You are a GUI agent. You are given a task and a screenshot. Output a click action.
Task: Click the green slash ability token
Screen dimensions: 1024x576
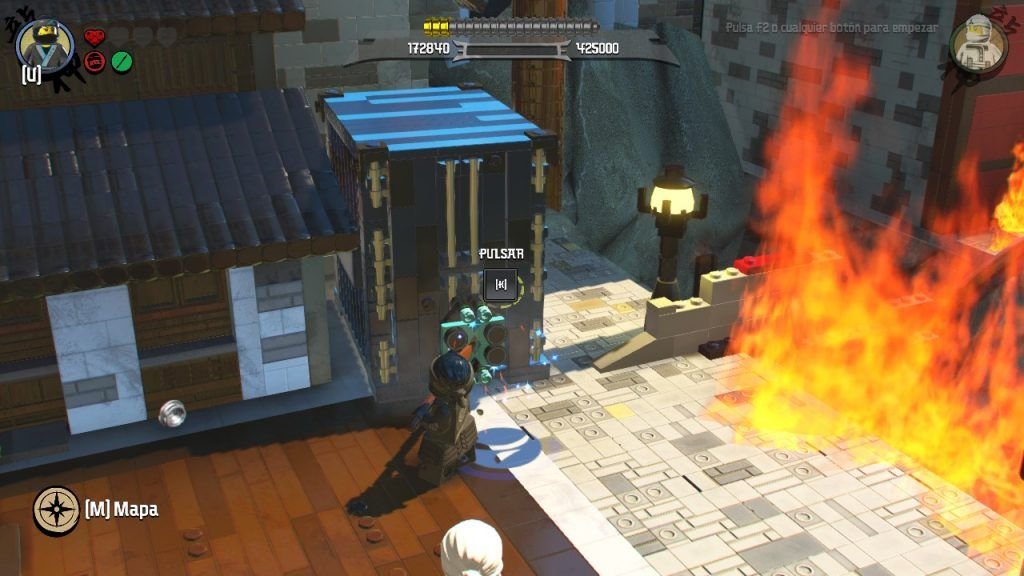121,62
